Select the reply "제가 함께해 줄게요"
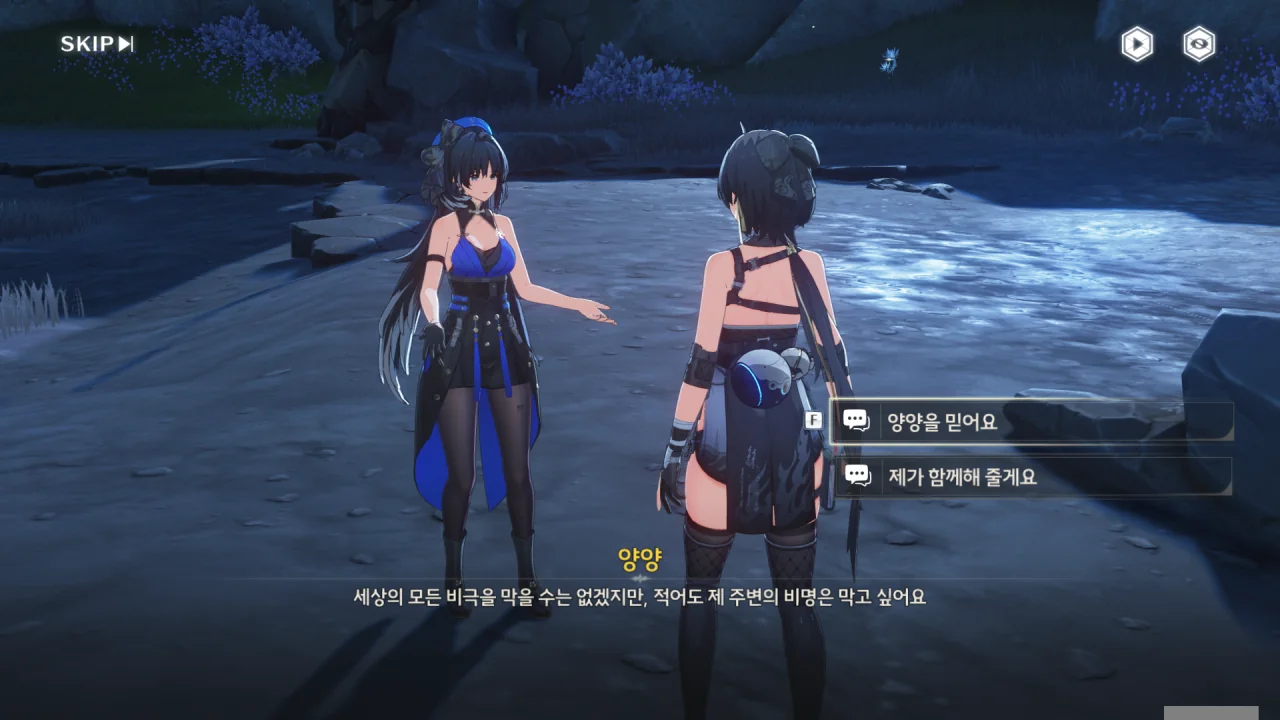The height and width of the screenshot is (720, 1280). tap(1032, 477)
